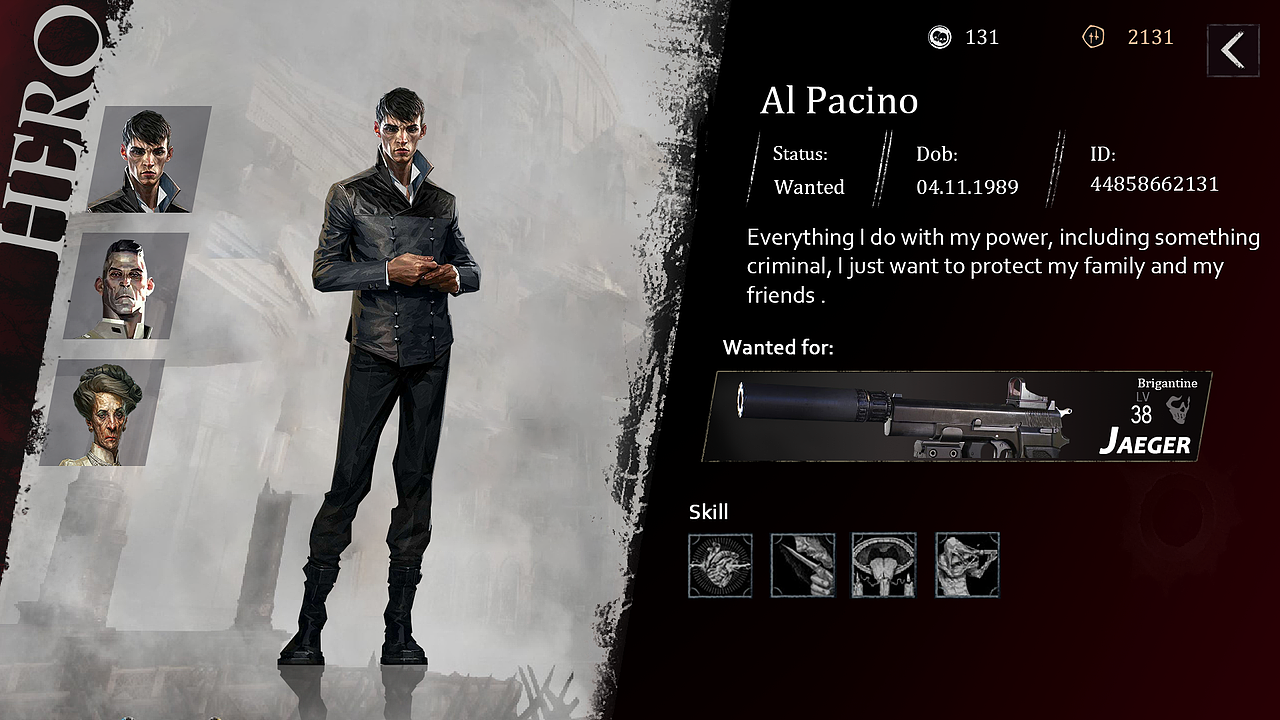Choose the bald stern man portrait
Image resolution: width=1280 pixels, height=720 pixels.
[x=127, y=286]
